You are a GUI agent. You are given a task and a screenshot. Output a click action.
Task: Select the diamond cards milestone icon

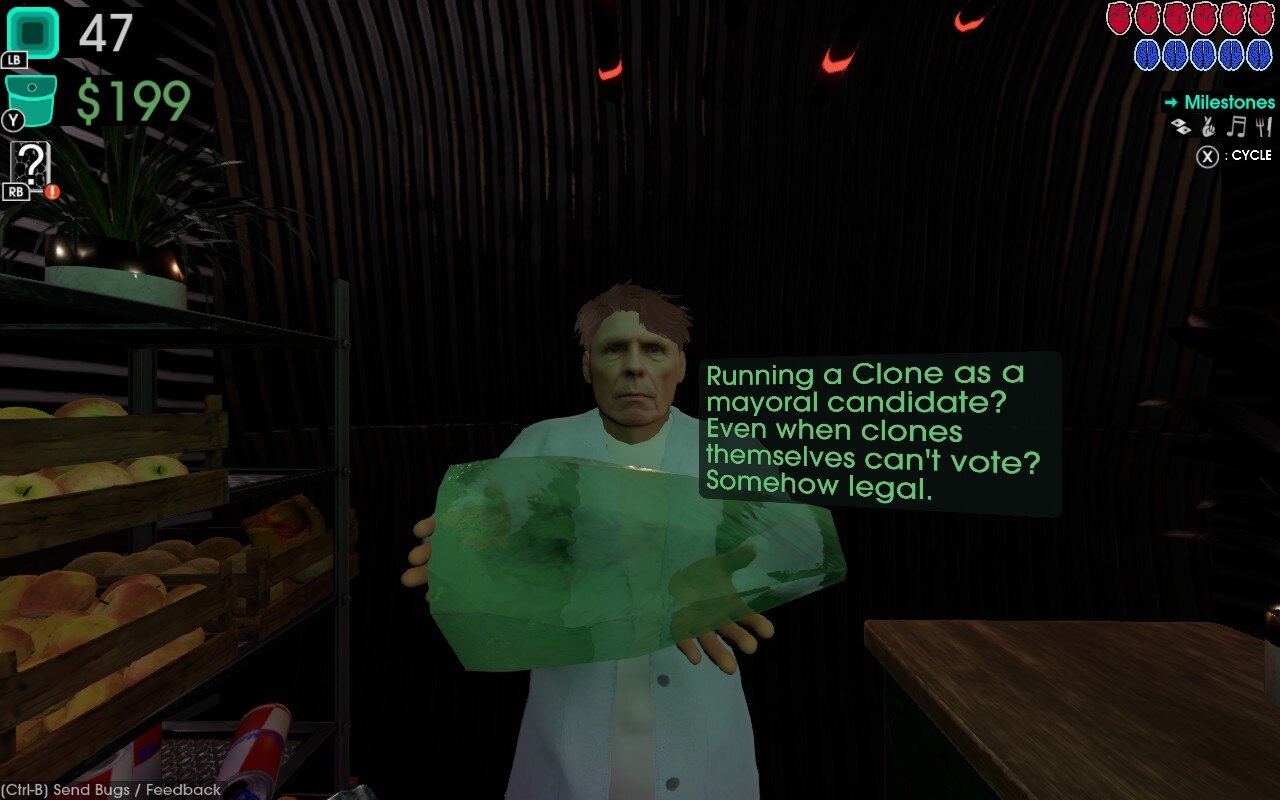coord(1180,126)
